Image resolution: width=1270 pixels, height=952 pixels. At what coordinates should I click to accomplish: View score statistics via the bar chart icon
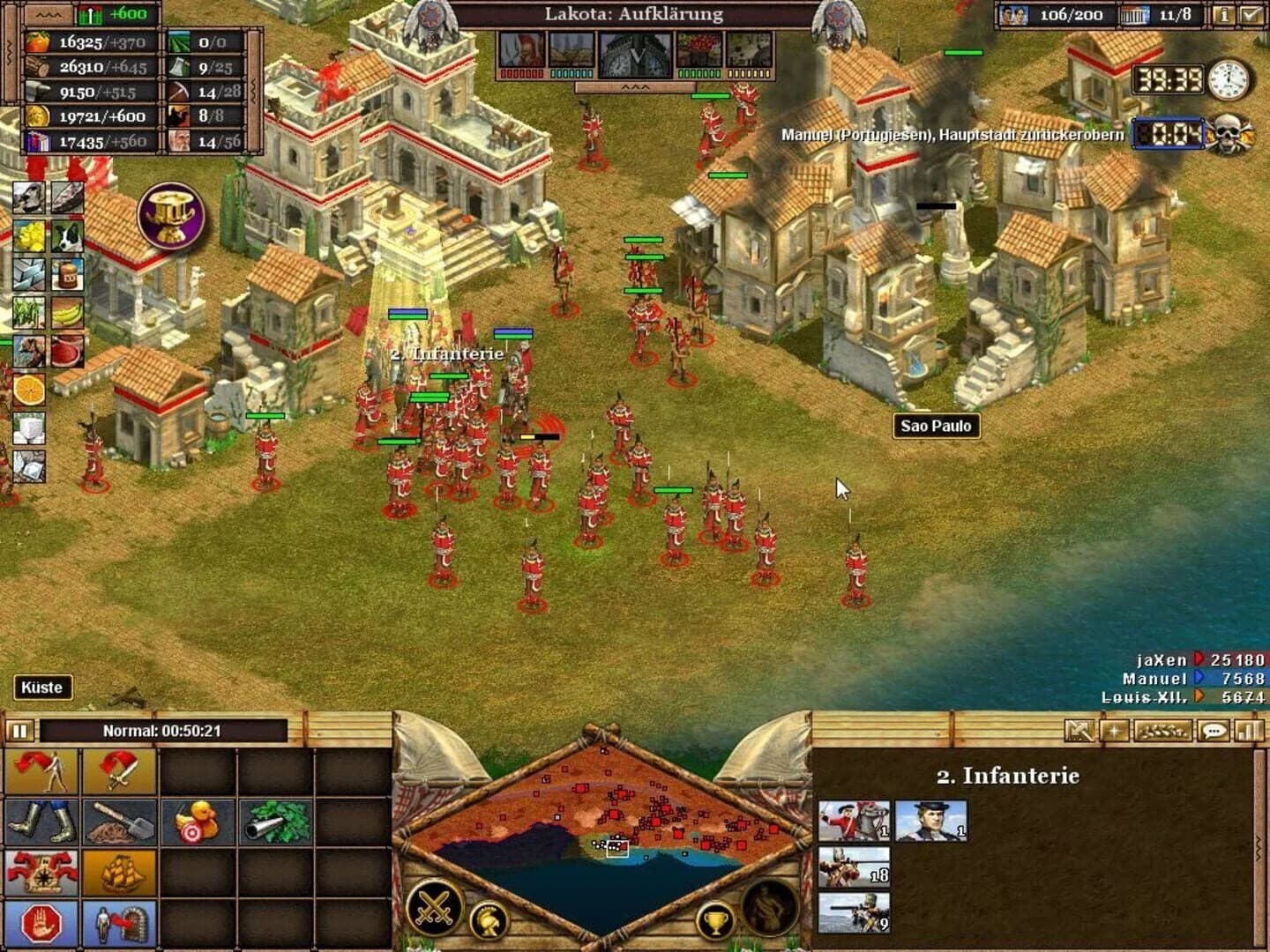1246,730
